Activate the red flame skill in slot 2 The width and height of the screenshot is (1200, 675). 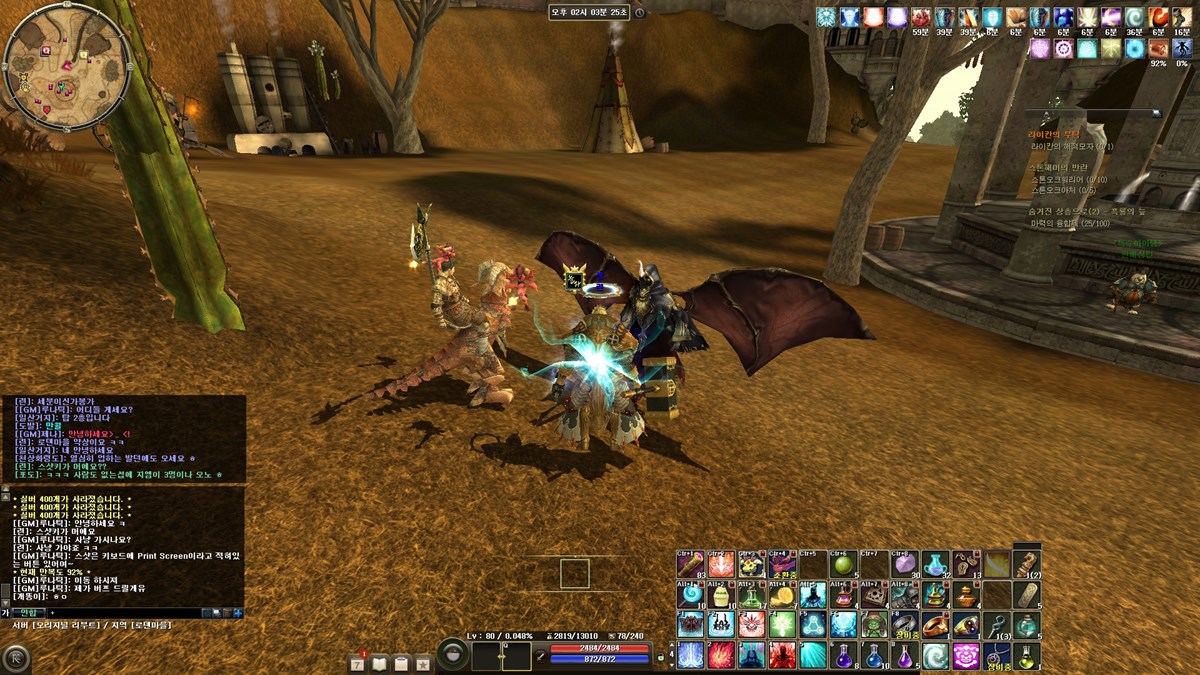[x=721, y=656]
